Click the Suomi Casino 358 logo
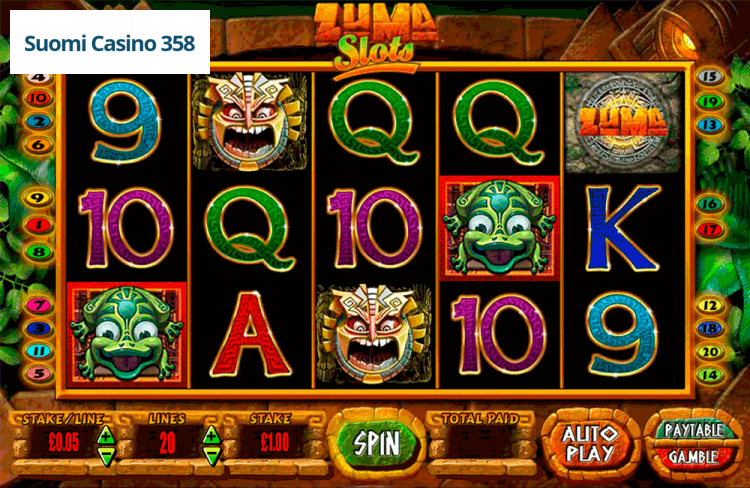Image resolution: width=750 pixels, height=488 pixels. (110, 44)
